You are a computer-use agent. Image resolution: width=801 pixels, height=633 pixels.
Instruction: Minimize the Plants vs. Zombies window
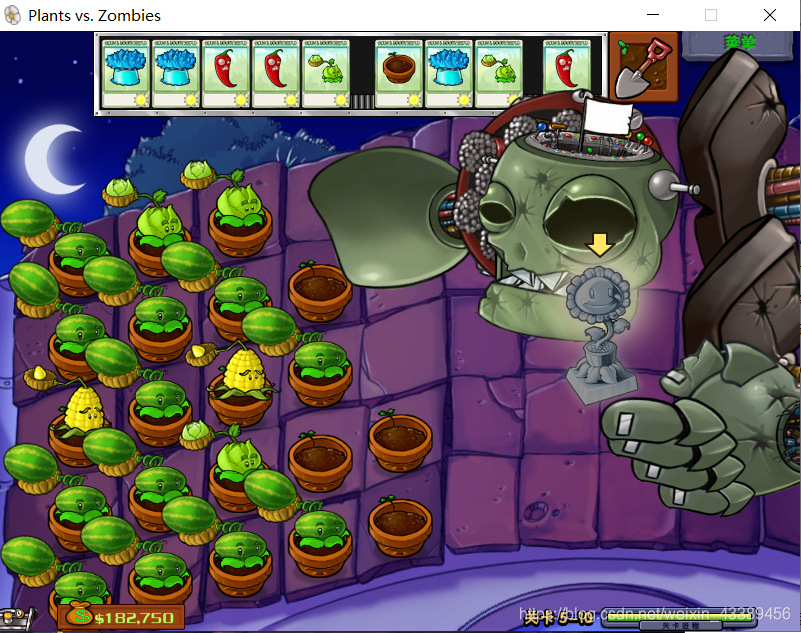coord(653,16)
